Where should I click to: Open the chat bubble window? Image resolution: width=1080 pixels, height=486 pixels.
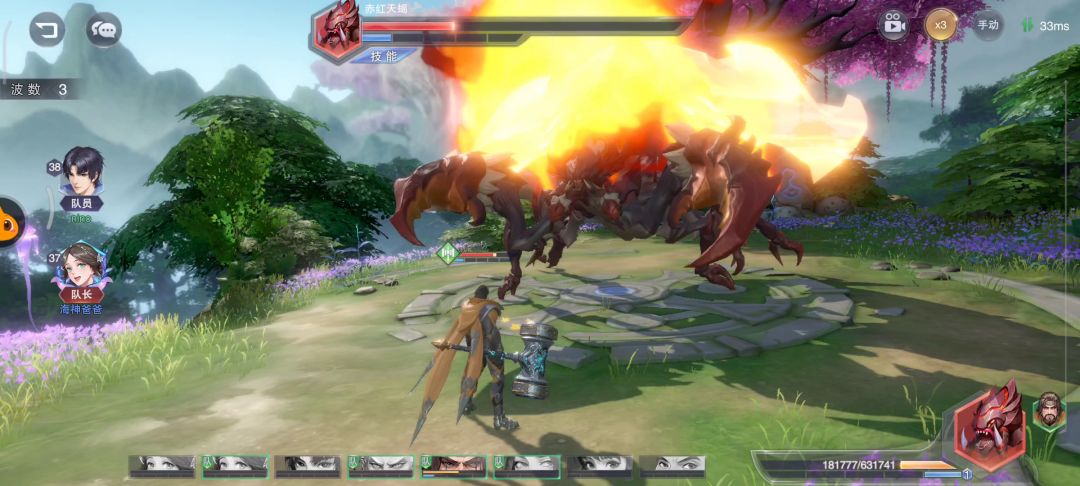pyautogui.click(x=103, y=30)
